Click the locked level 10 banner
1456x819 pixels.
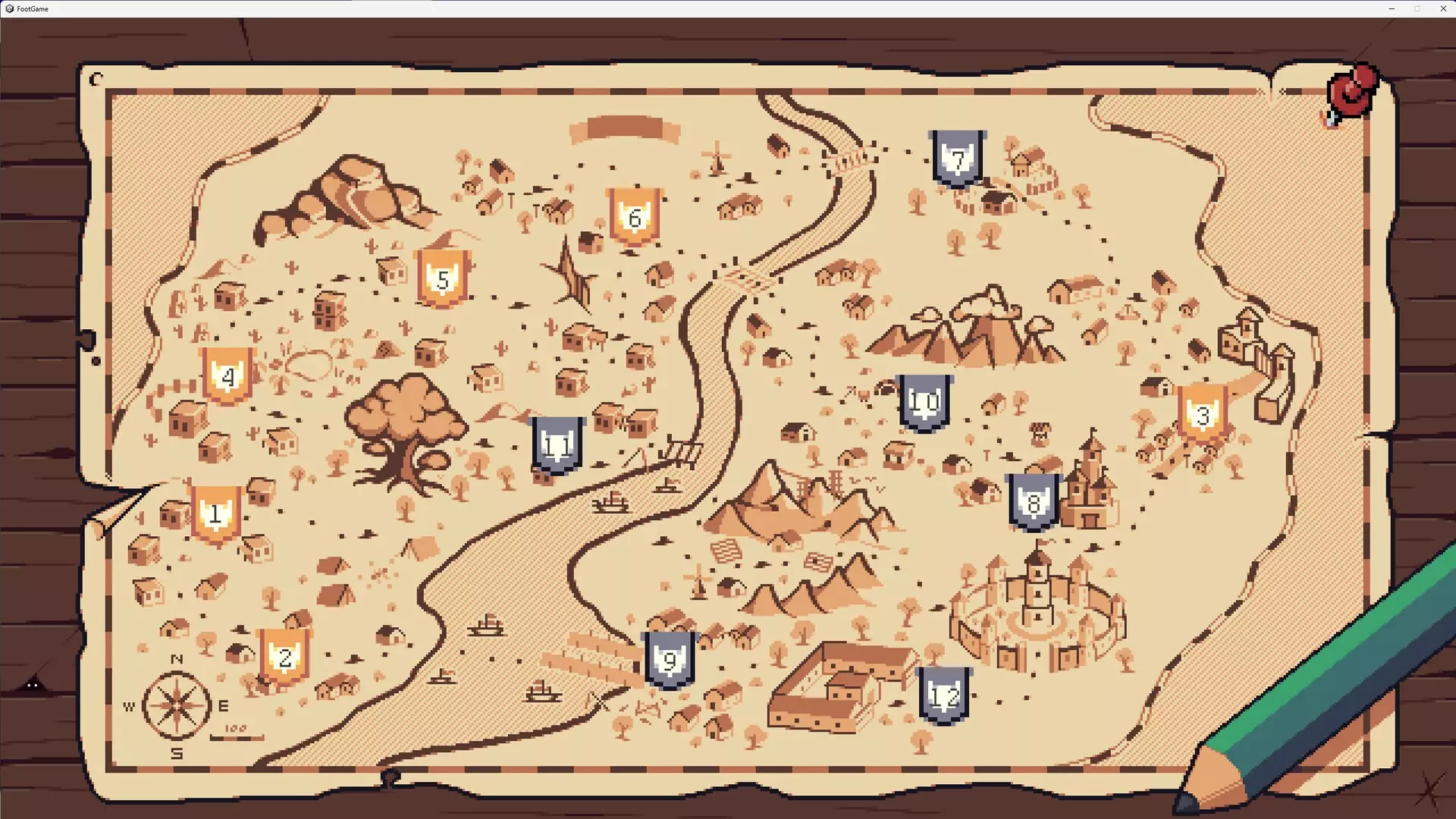924,402
